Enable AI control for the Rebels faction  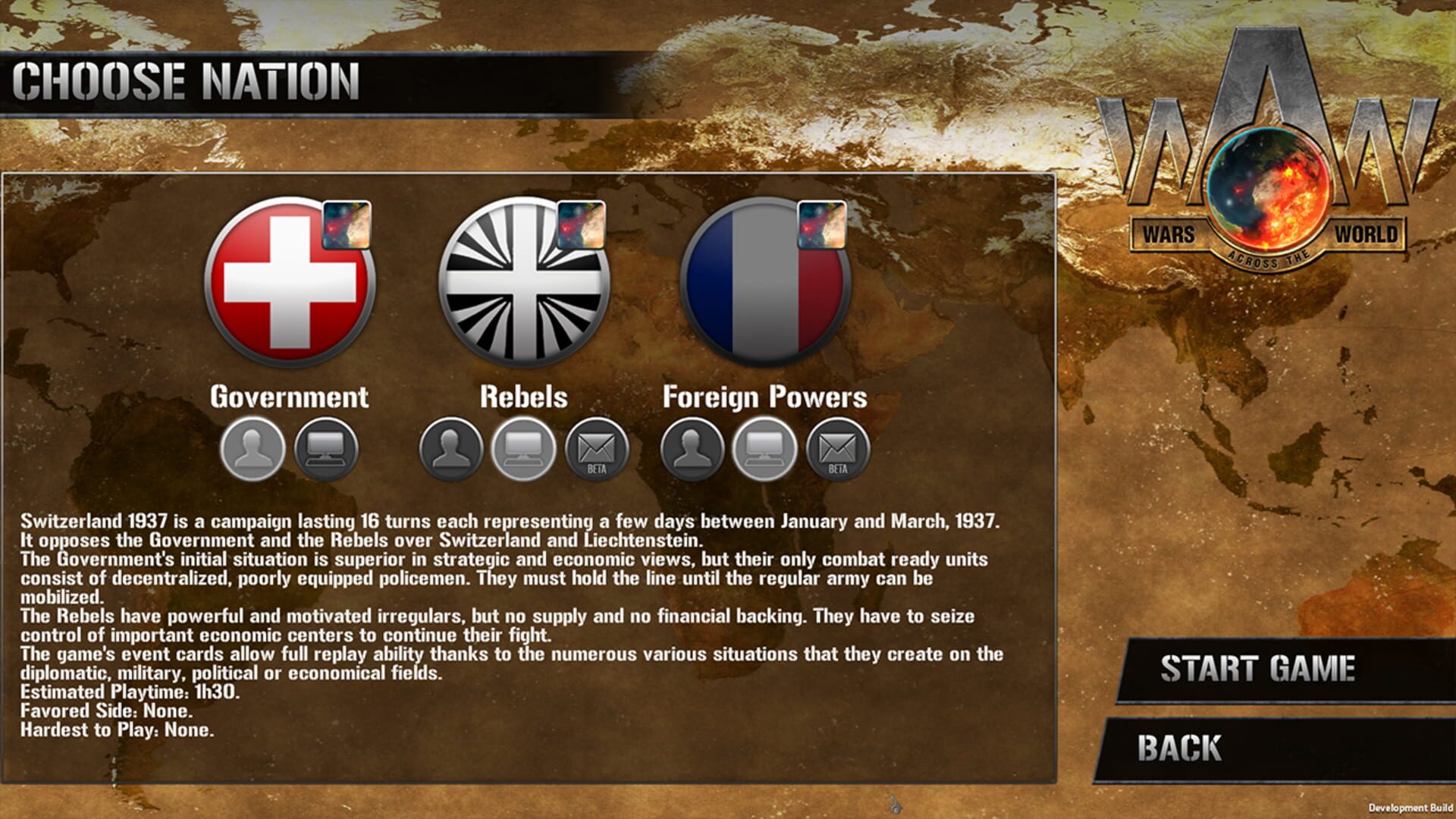[525, 449]
